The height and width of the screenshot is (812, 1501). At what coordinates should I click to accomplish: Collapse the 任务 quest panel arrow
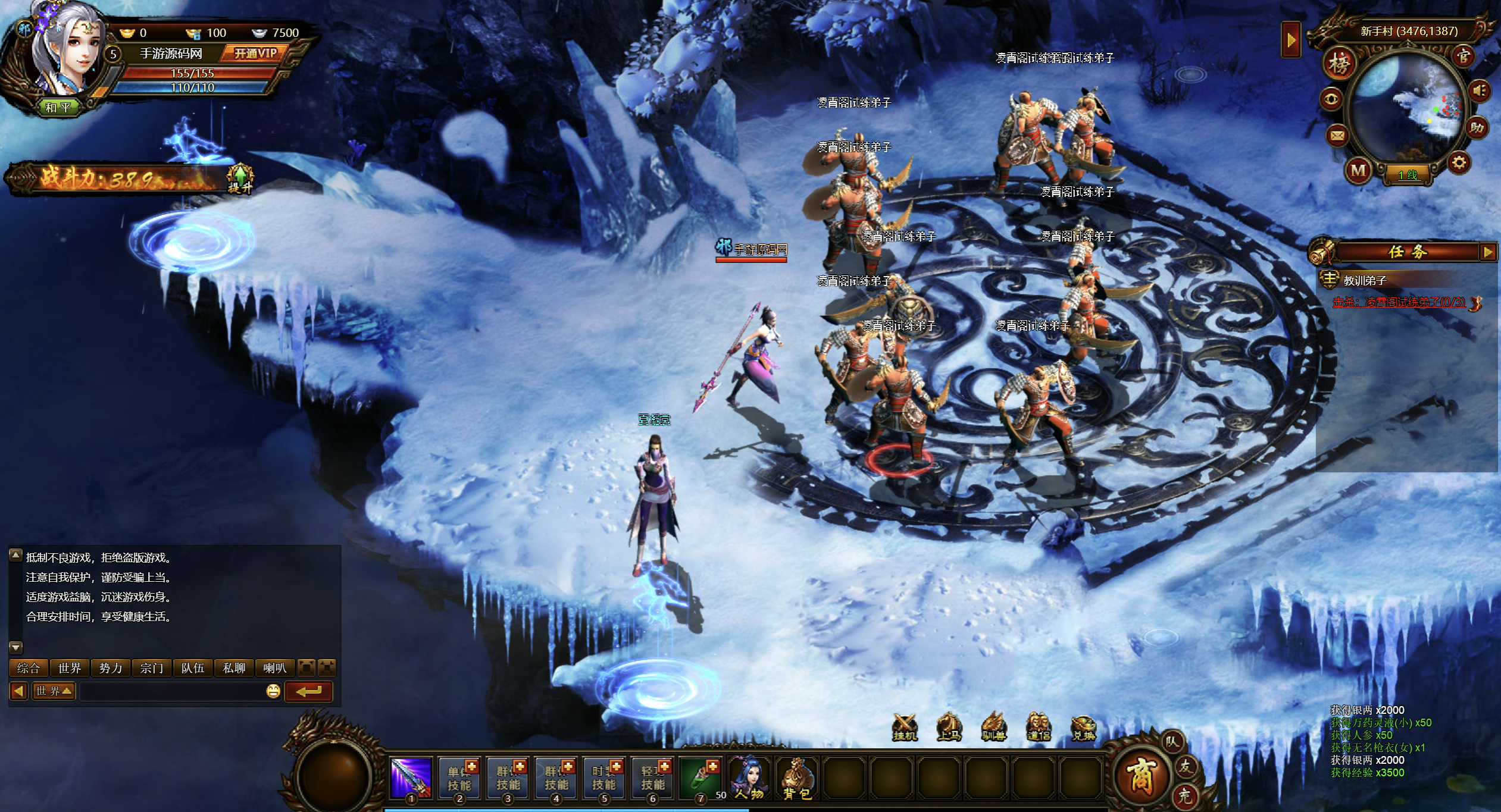(x=1488, y=252)
